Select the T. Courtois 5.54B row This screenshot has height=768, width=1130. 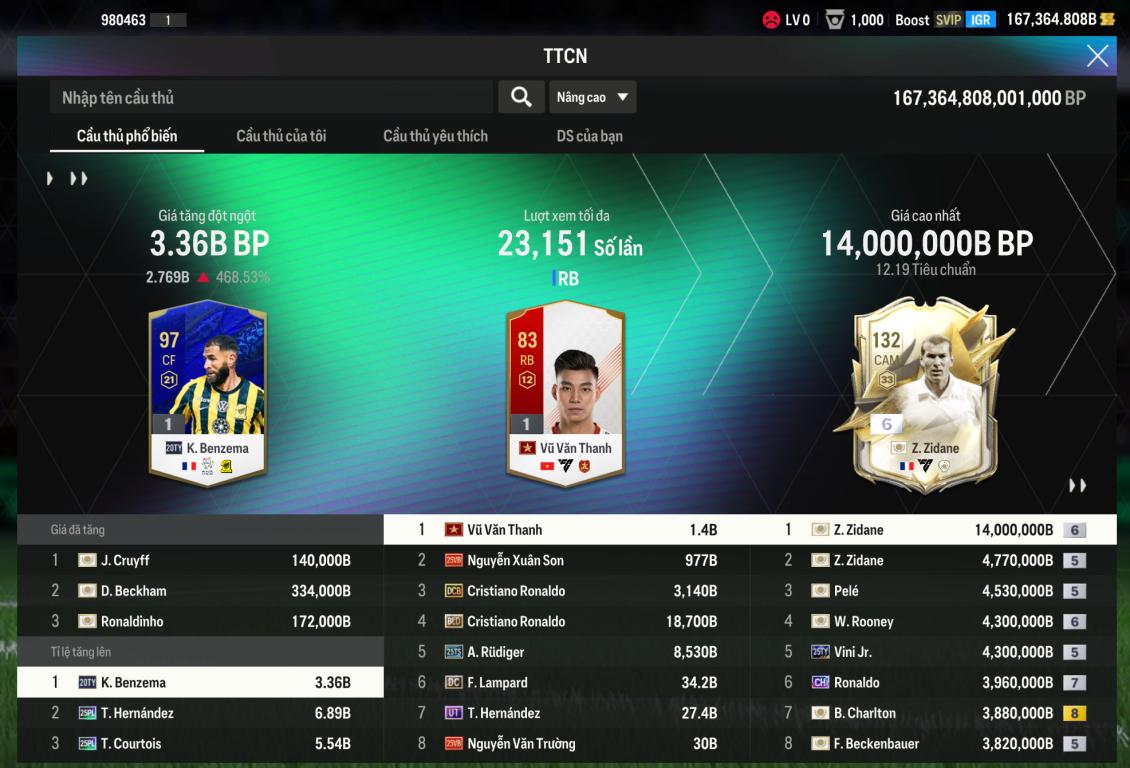pos(200,743)
